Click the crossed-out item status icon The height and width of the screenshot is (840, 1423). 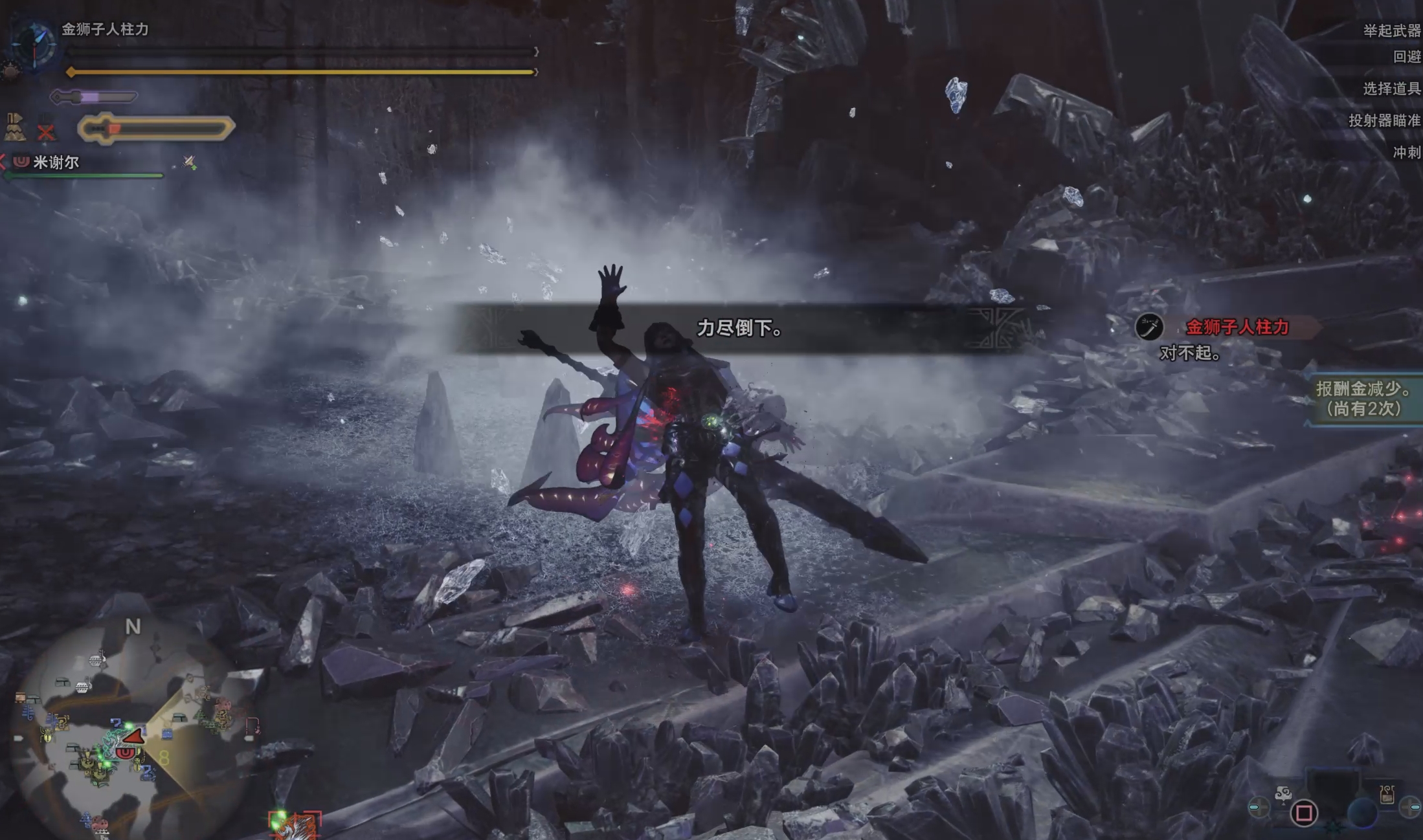46,131
